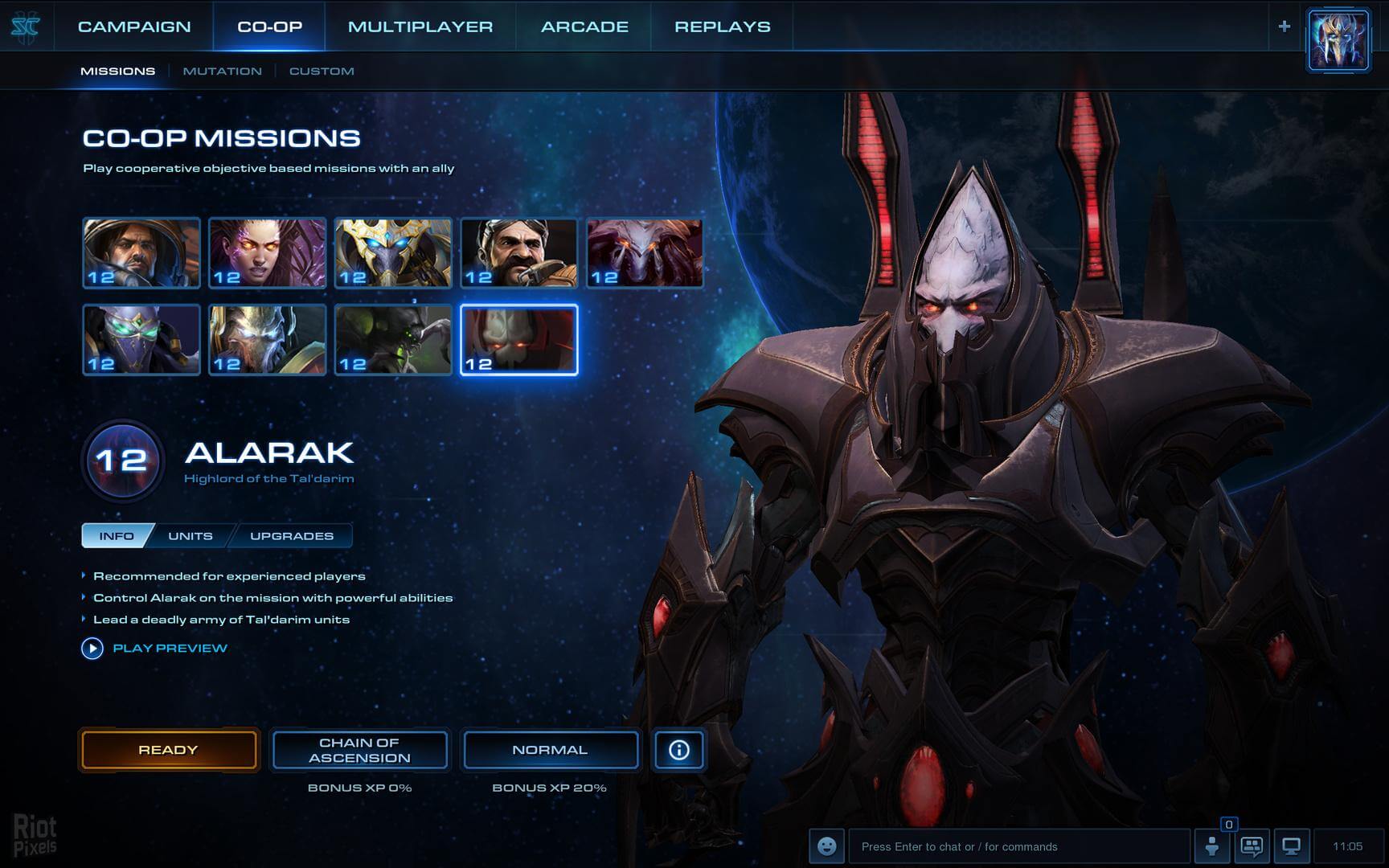The width and height of the screenshot is (1389, 868).
Task: Switch to the Mutation tab
Action: point(222,71)
